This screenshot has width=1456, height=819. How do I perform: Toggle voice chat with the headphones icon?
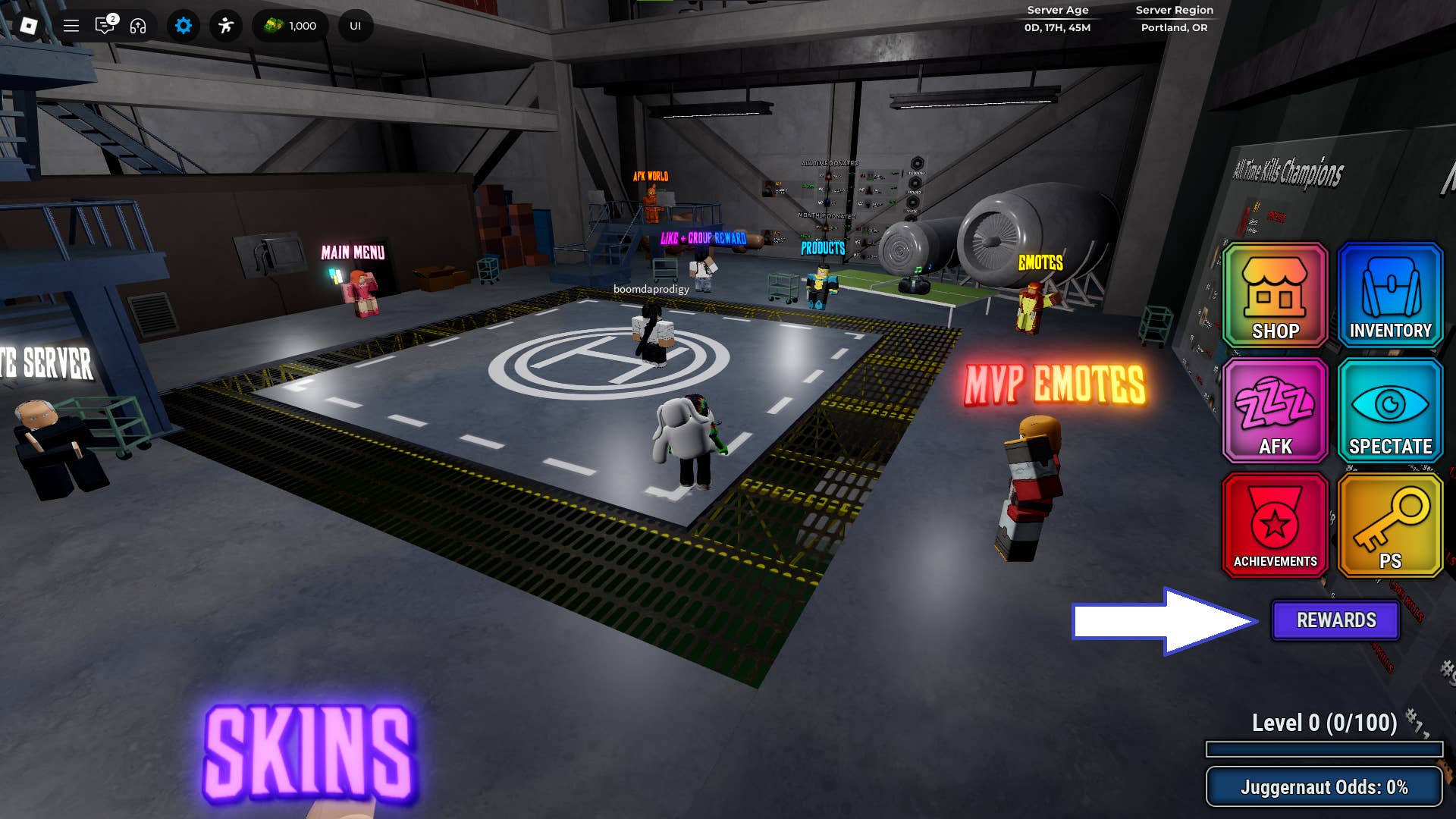(x=138, y=25)
